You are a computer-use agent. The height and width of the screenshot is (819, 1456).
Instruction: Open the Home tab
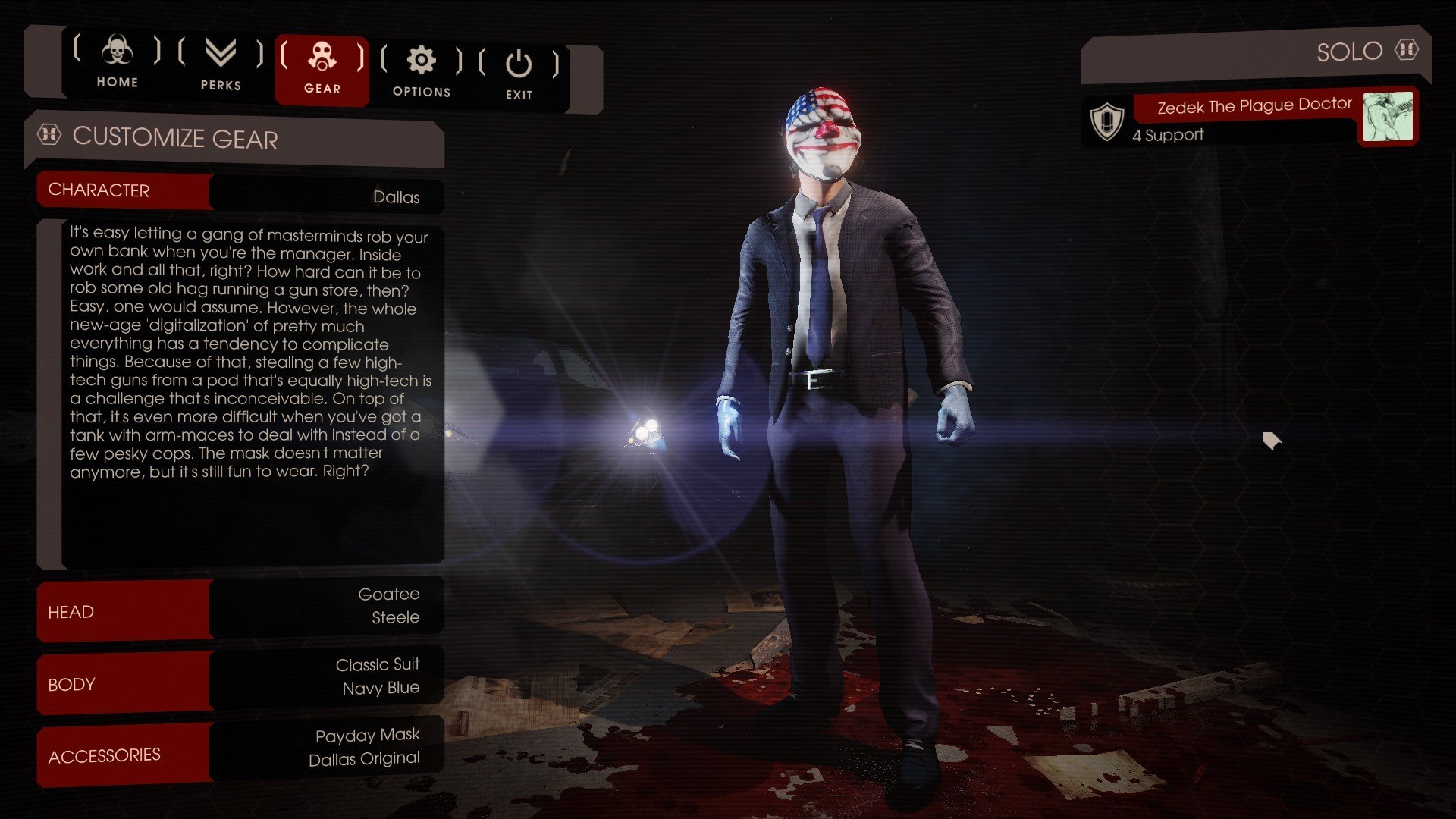point(117,62)
